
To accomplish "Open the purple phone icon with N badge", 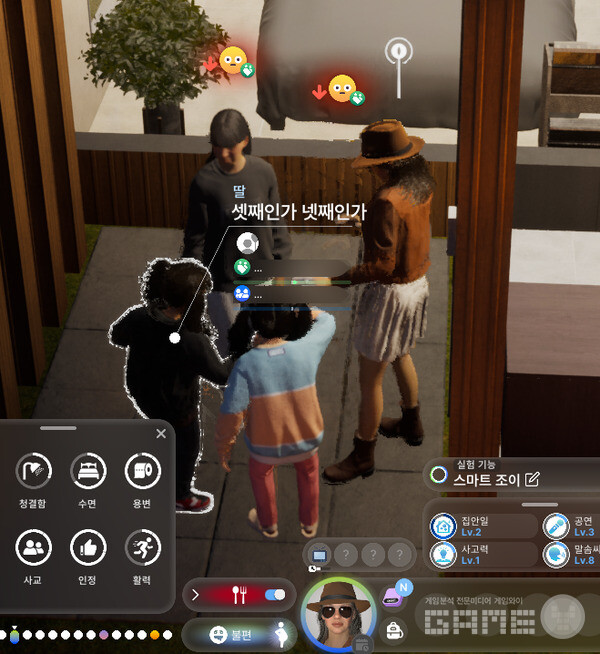I will coord(393,596).
